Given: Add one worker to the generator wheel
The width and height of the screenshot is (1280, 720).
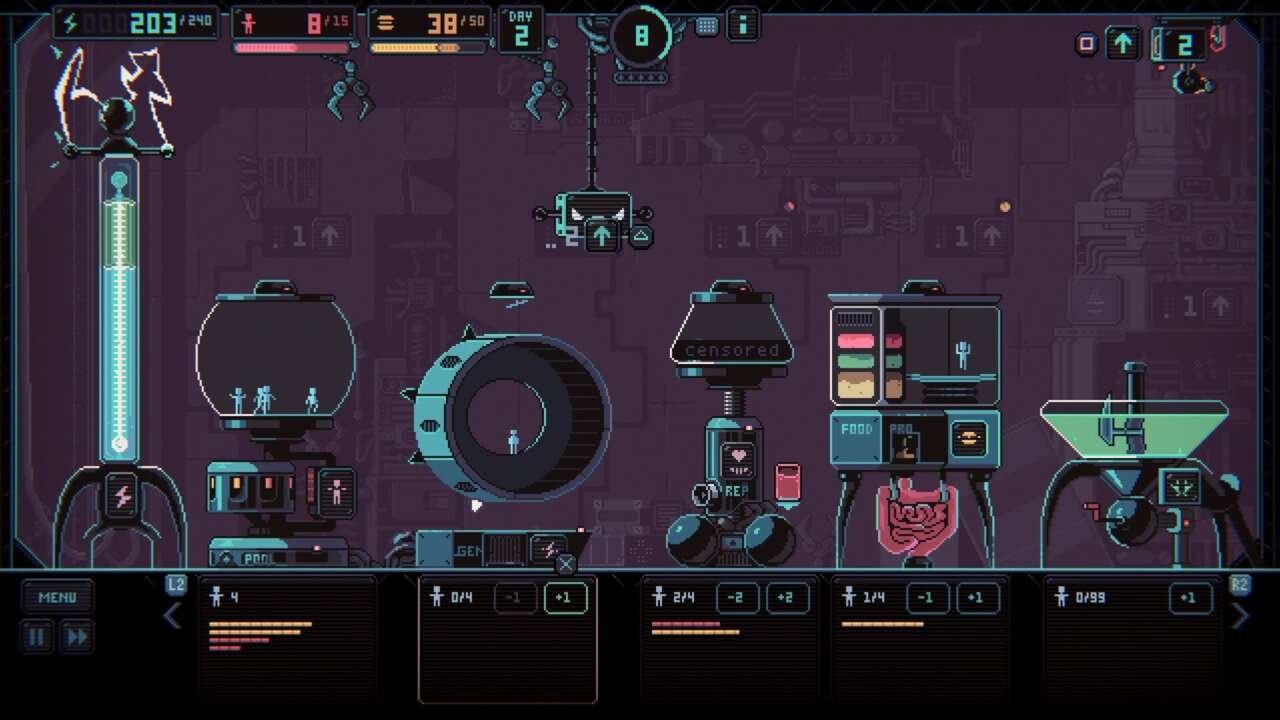Looking at the screenshot, I should click(564, 598).
